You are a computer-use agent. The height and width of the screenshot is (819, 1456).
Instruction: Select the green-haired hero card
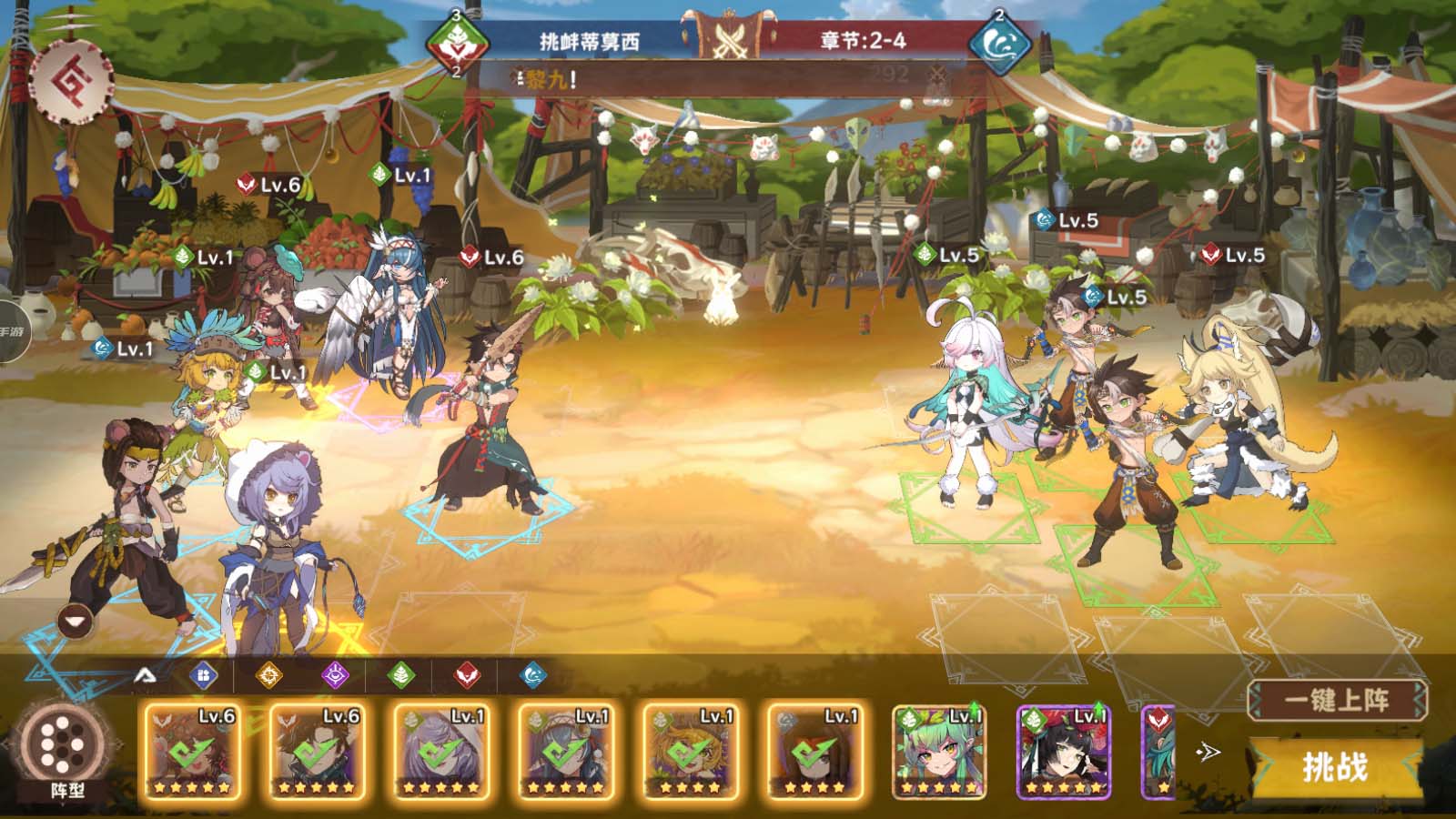coord(939,752)
